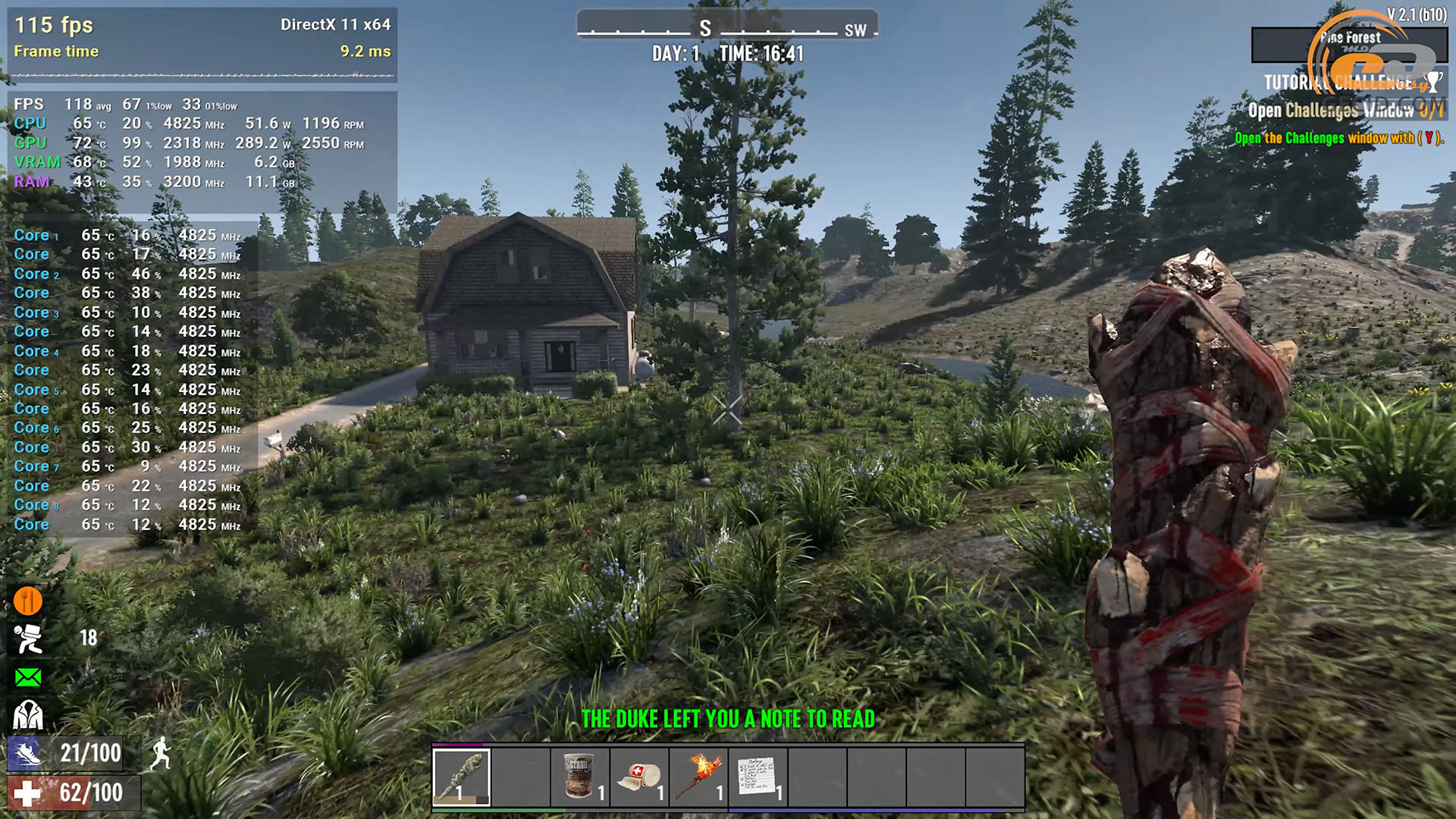This screenshot has width=1456, height=819.
Task: Click the compass bar heading strip
Action: point(726,28)
